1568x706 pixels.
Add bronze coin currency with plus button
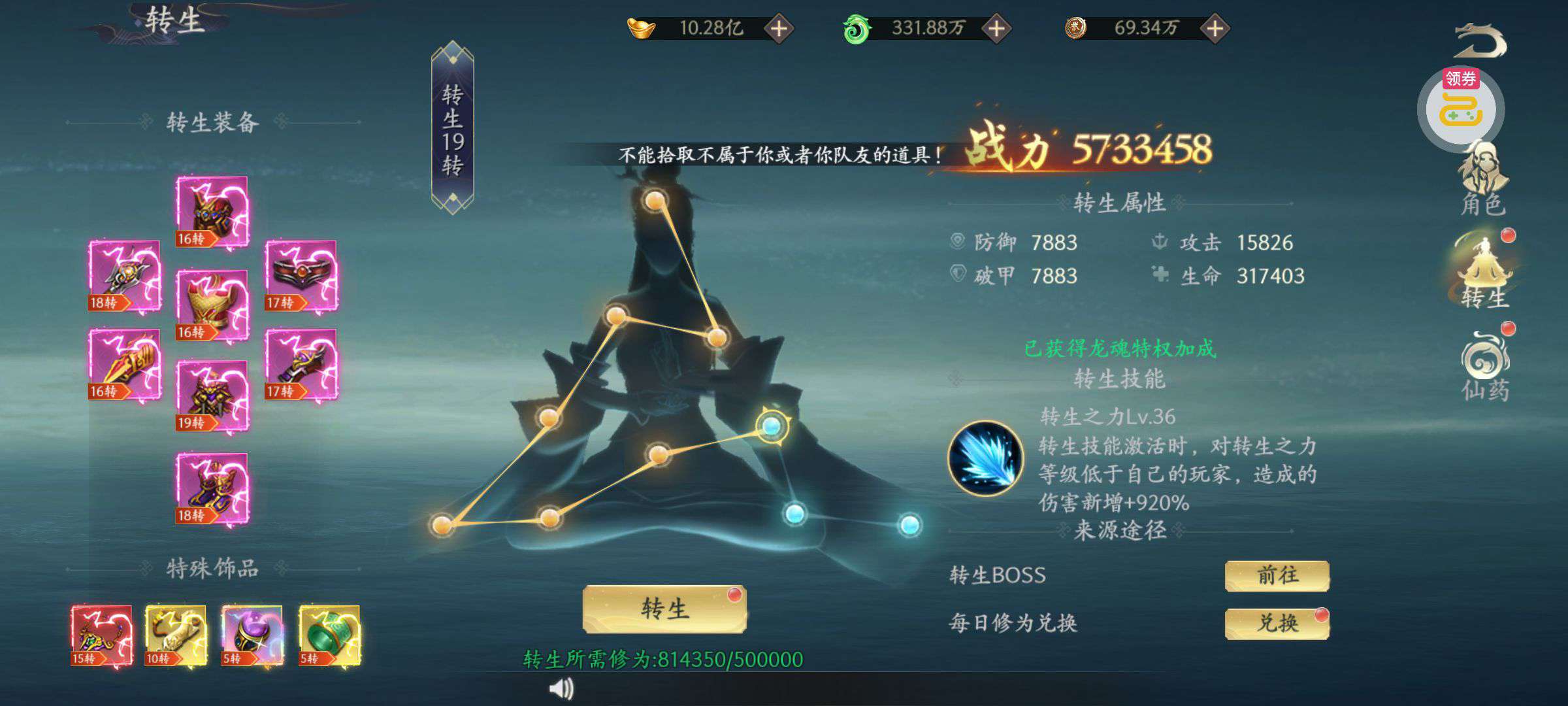point(1215,29)
